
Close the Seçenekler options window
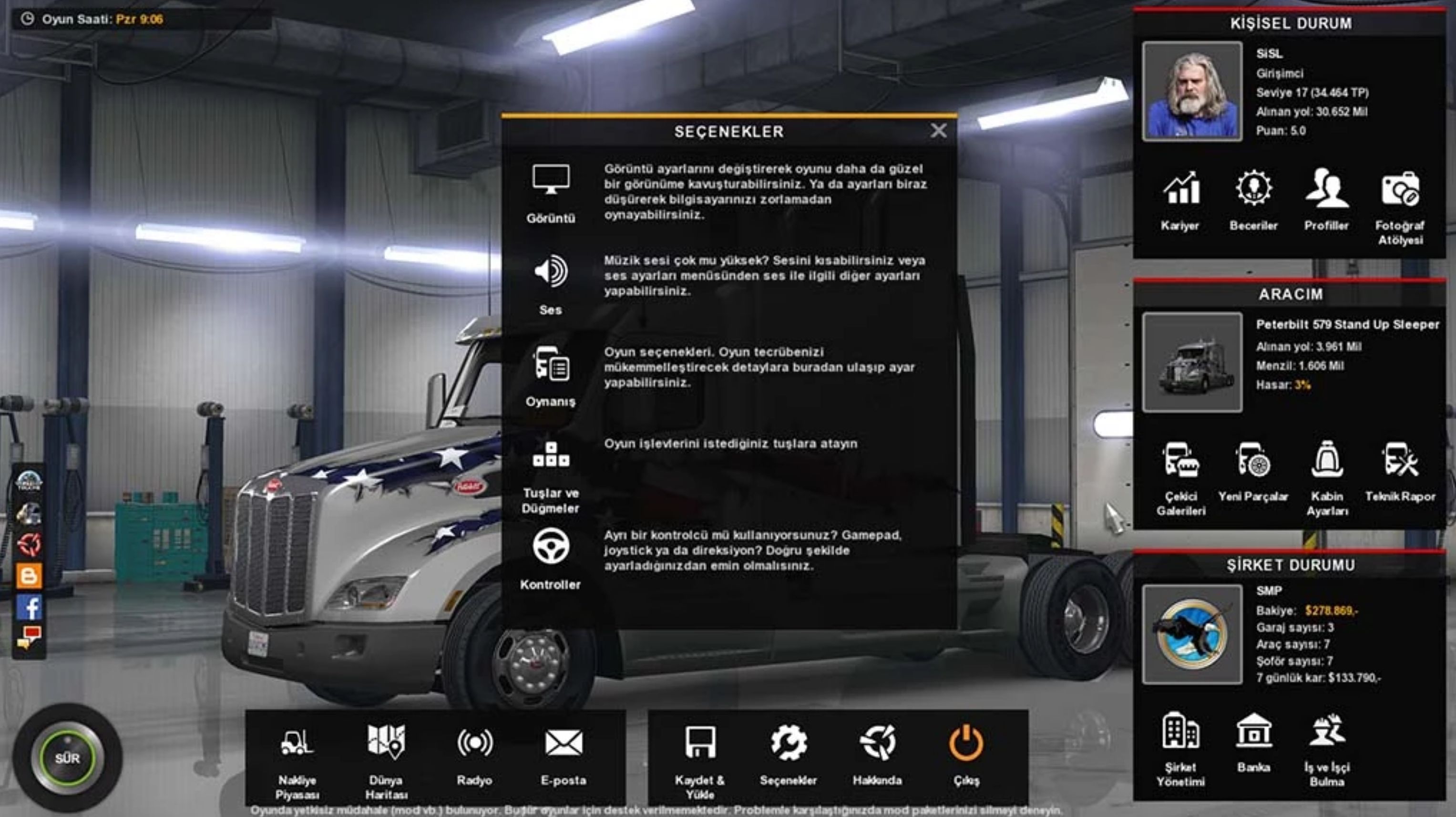(938, 131)
